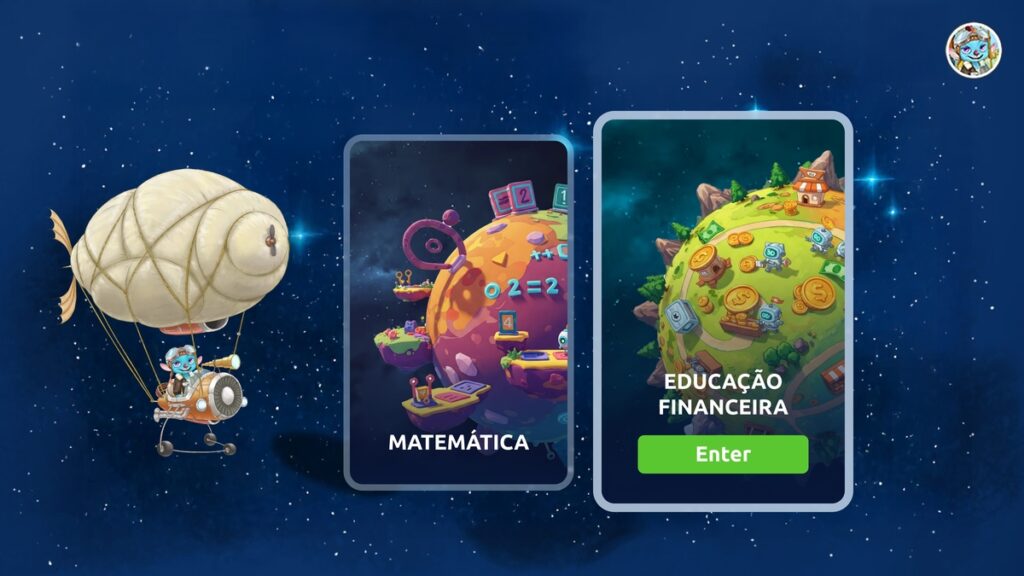Click the green Enter button

[722, 454]
